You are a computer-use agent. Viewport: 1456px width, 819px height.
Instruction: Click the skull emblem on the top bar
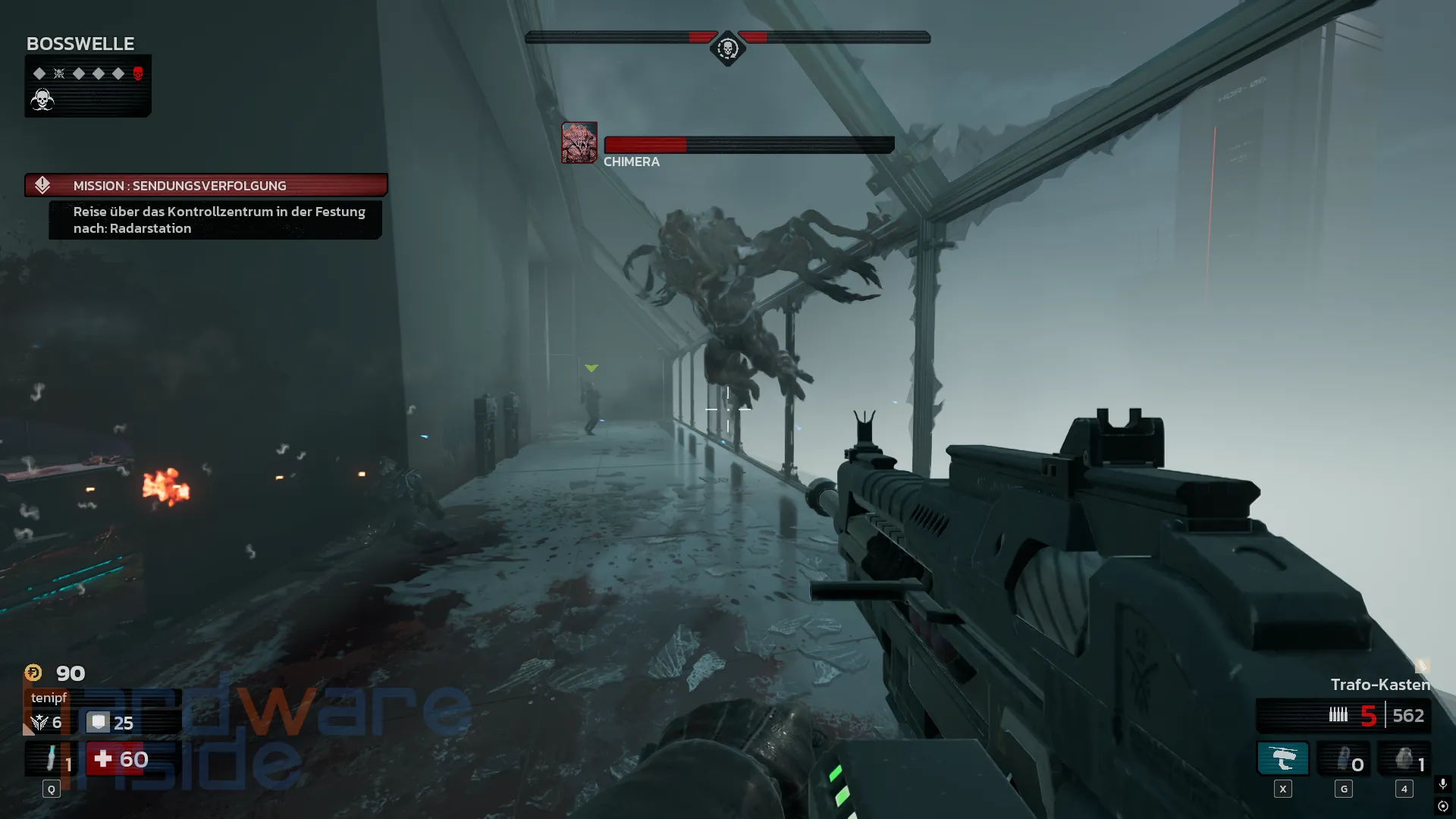click(x=727, y=49)
